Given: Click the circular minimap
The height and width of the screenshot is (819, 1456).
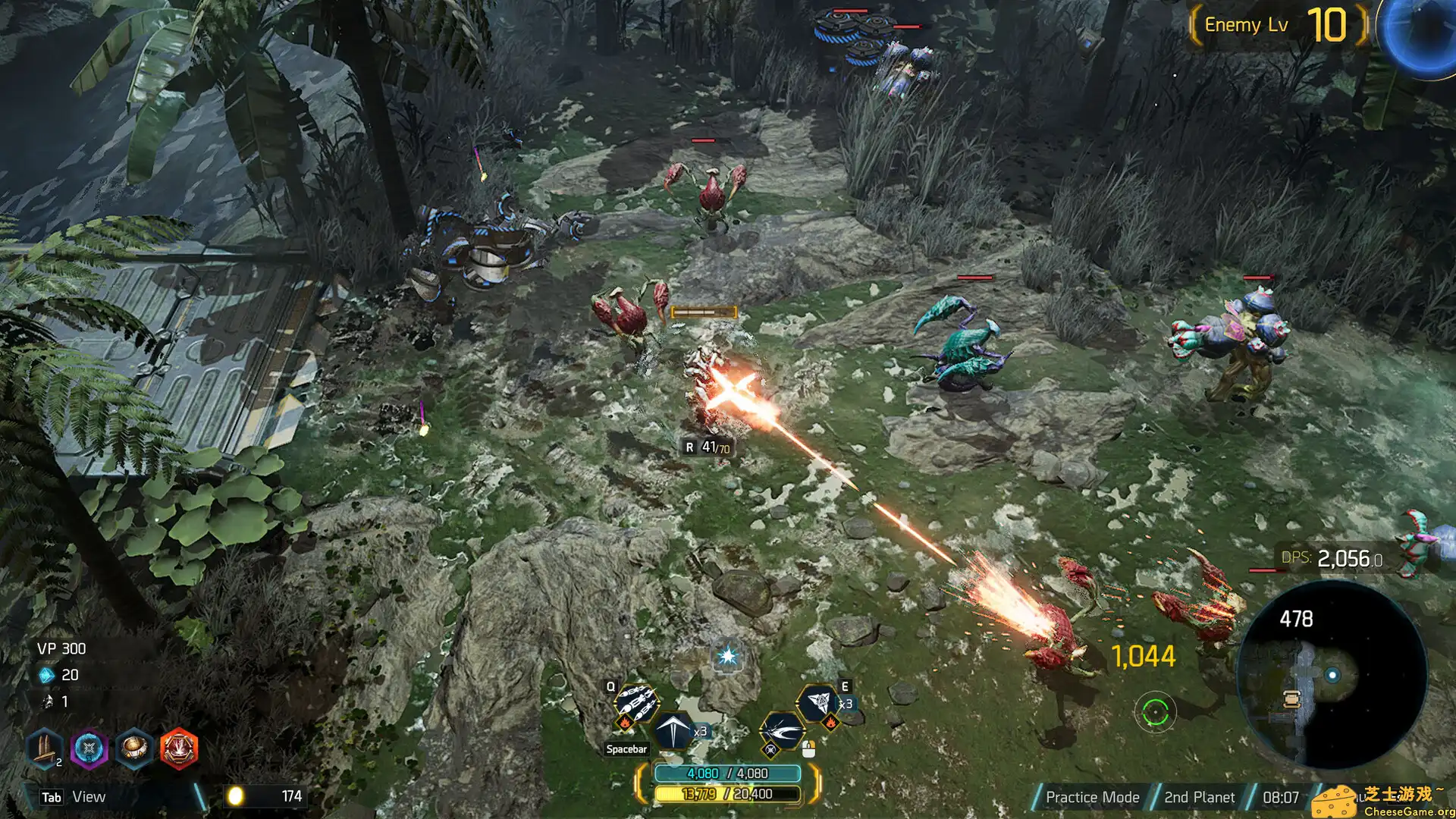Looking at the screenshot, I should coord(1332,675).
